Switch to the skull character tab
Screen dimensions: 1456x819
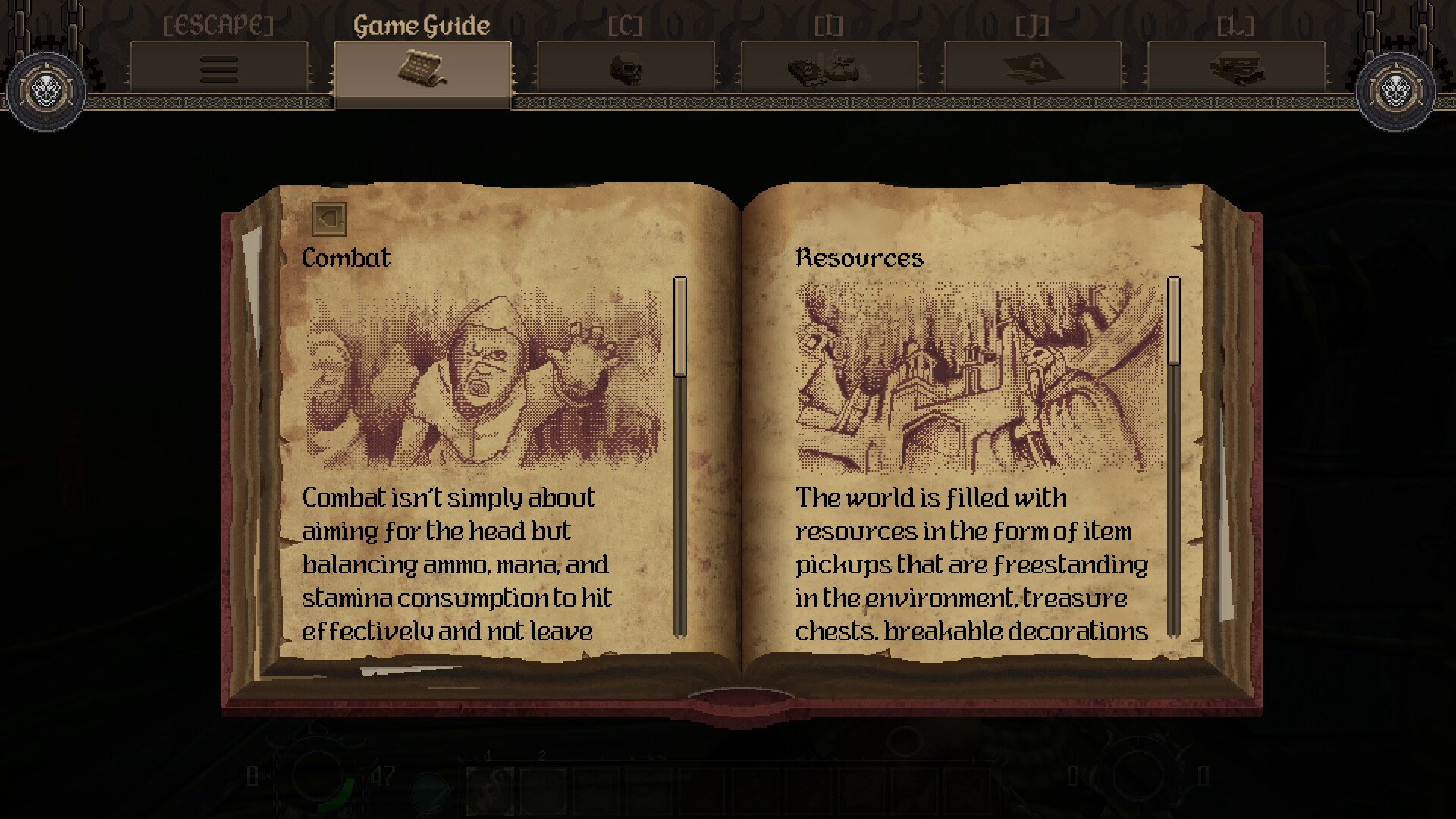(626, 69)
